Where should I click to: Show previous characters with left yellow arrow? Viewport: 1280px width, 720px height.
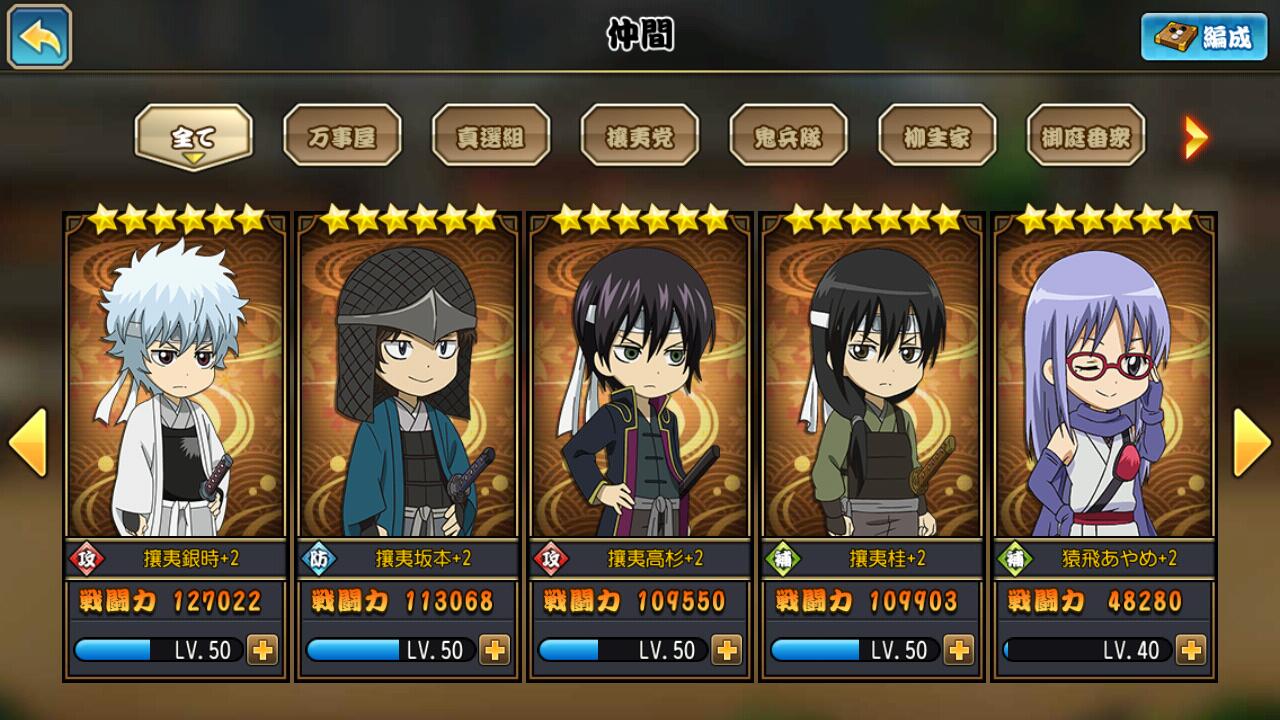tap(28, 441)
